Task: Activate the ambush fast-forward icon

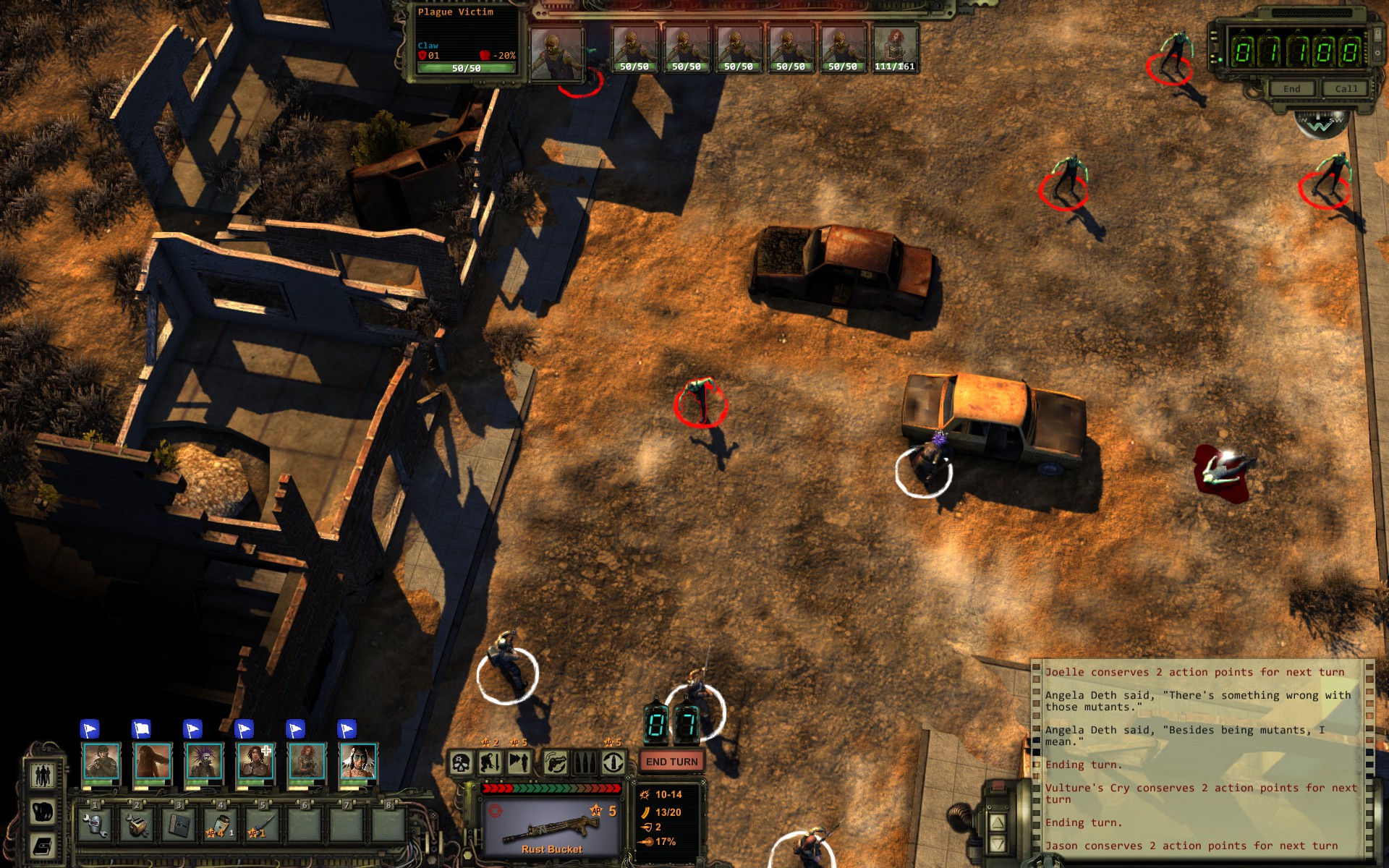Action: click(519, 762)
